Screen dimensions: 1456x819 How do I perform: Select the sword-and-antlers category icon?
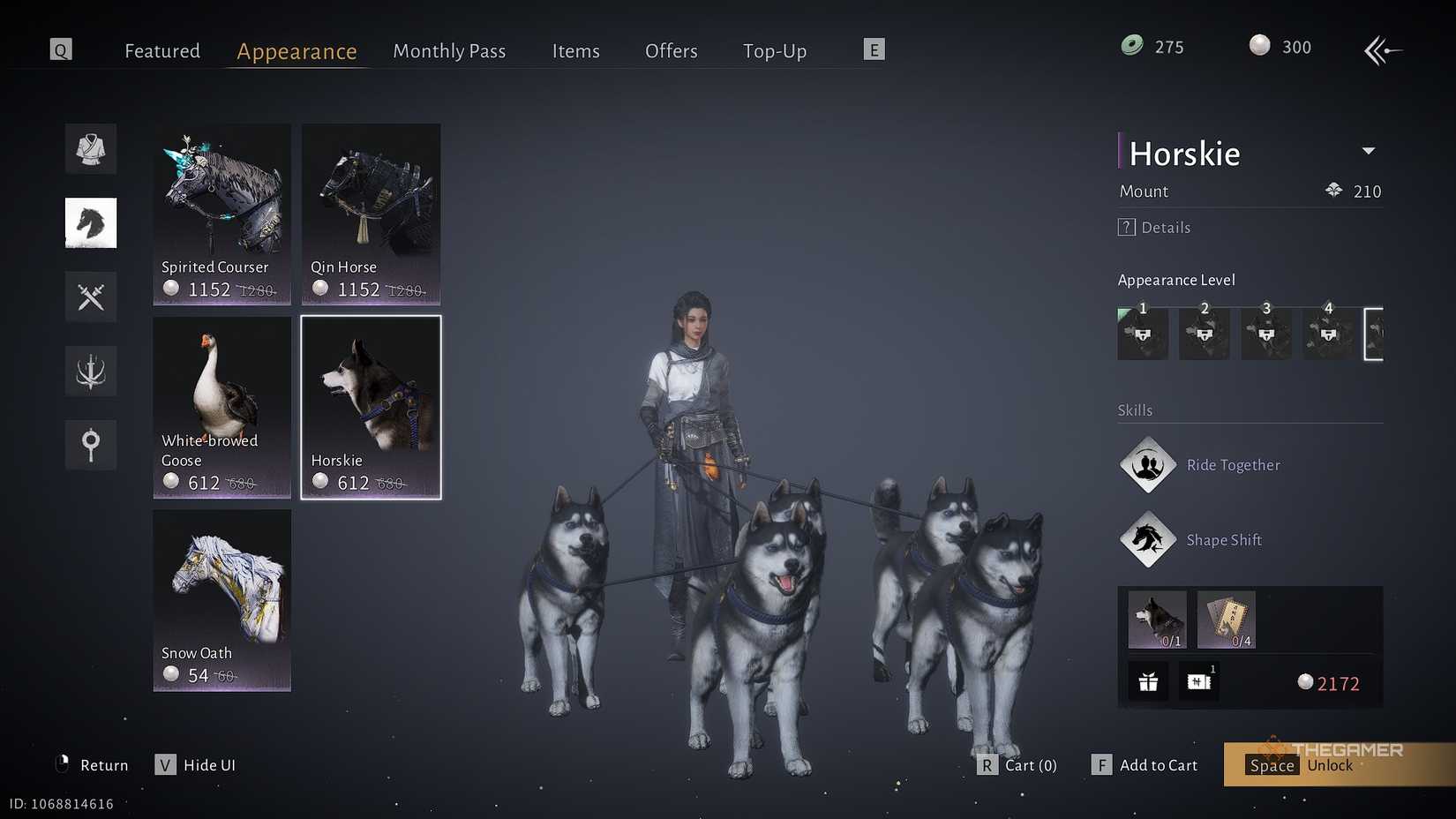(x=91, y=371)
